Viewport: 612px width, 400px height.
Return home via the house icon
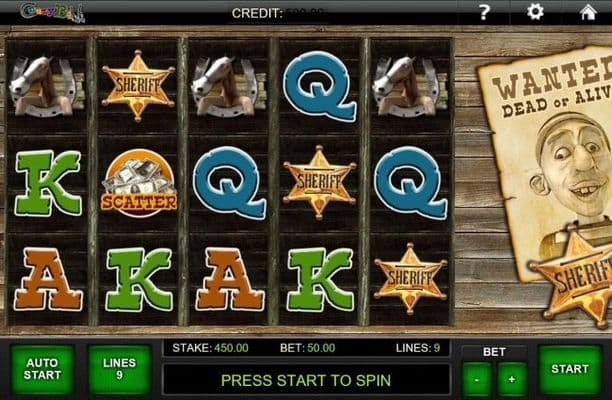click(x=588, y=12)
